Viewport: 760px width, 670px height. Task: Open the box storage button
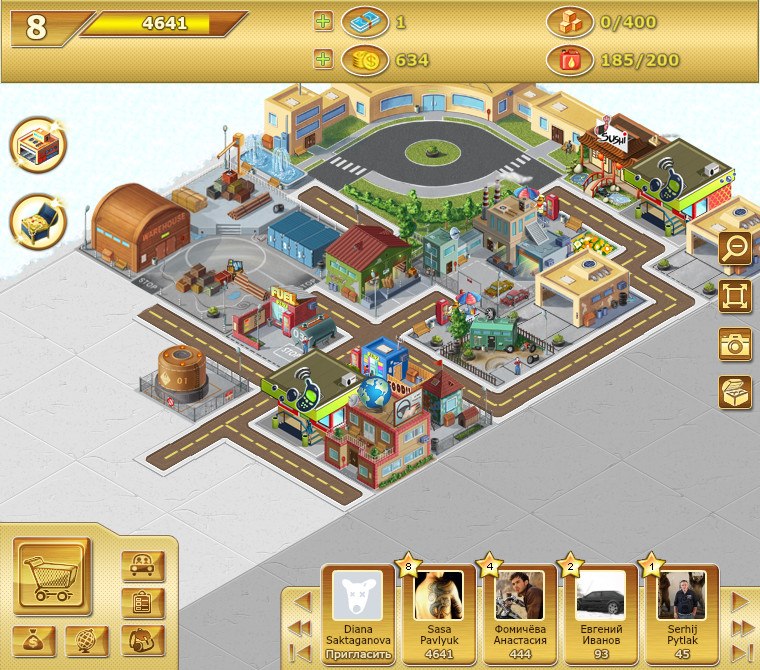coord(735,391)
